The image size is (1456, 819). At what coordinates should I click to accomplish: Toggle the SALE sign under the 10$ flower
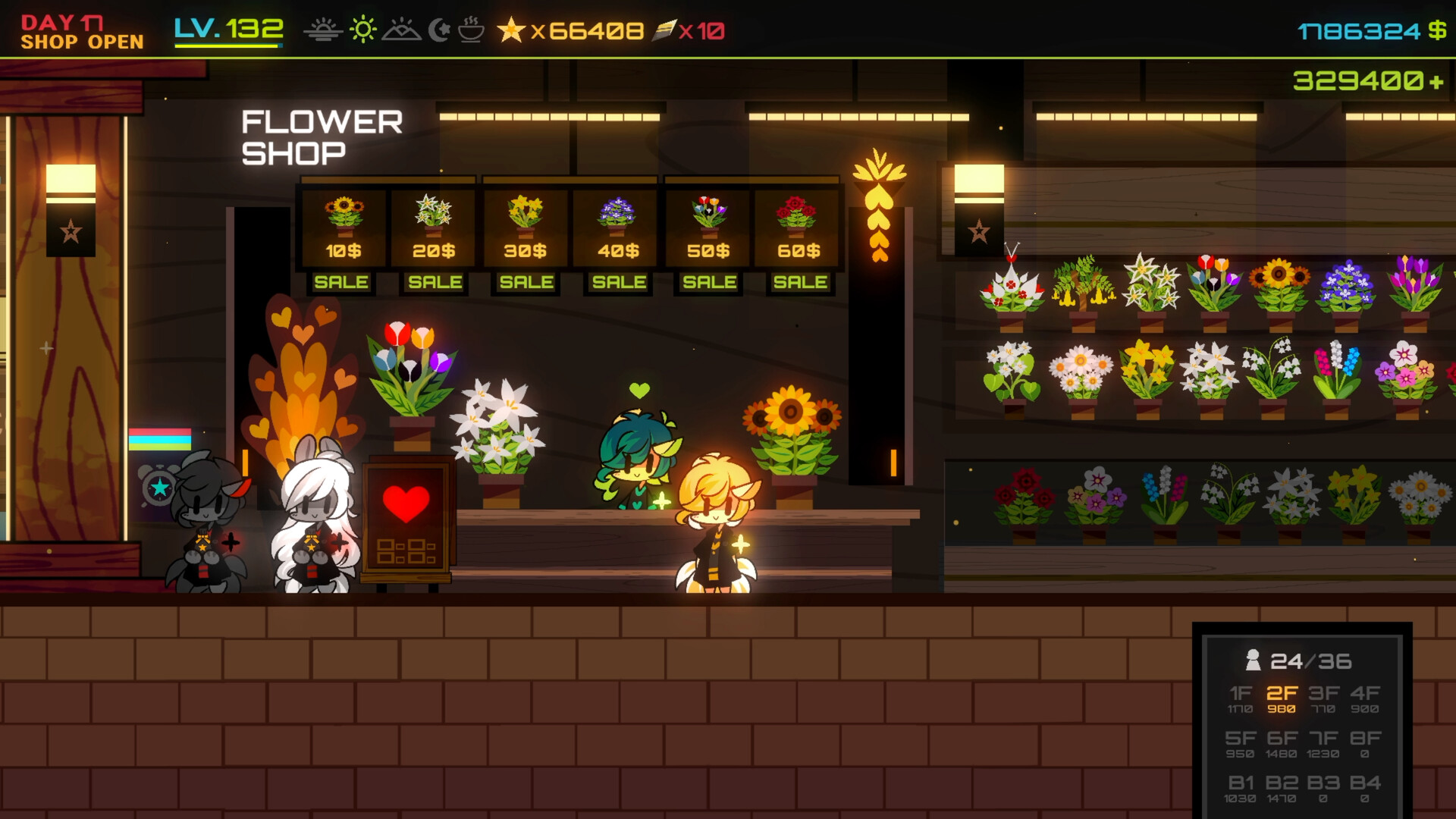point(342,281)
